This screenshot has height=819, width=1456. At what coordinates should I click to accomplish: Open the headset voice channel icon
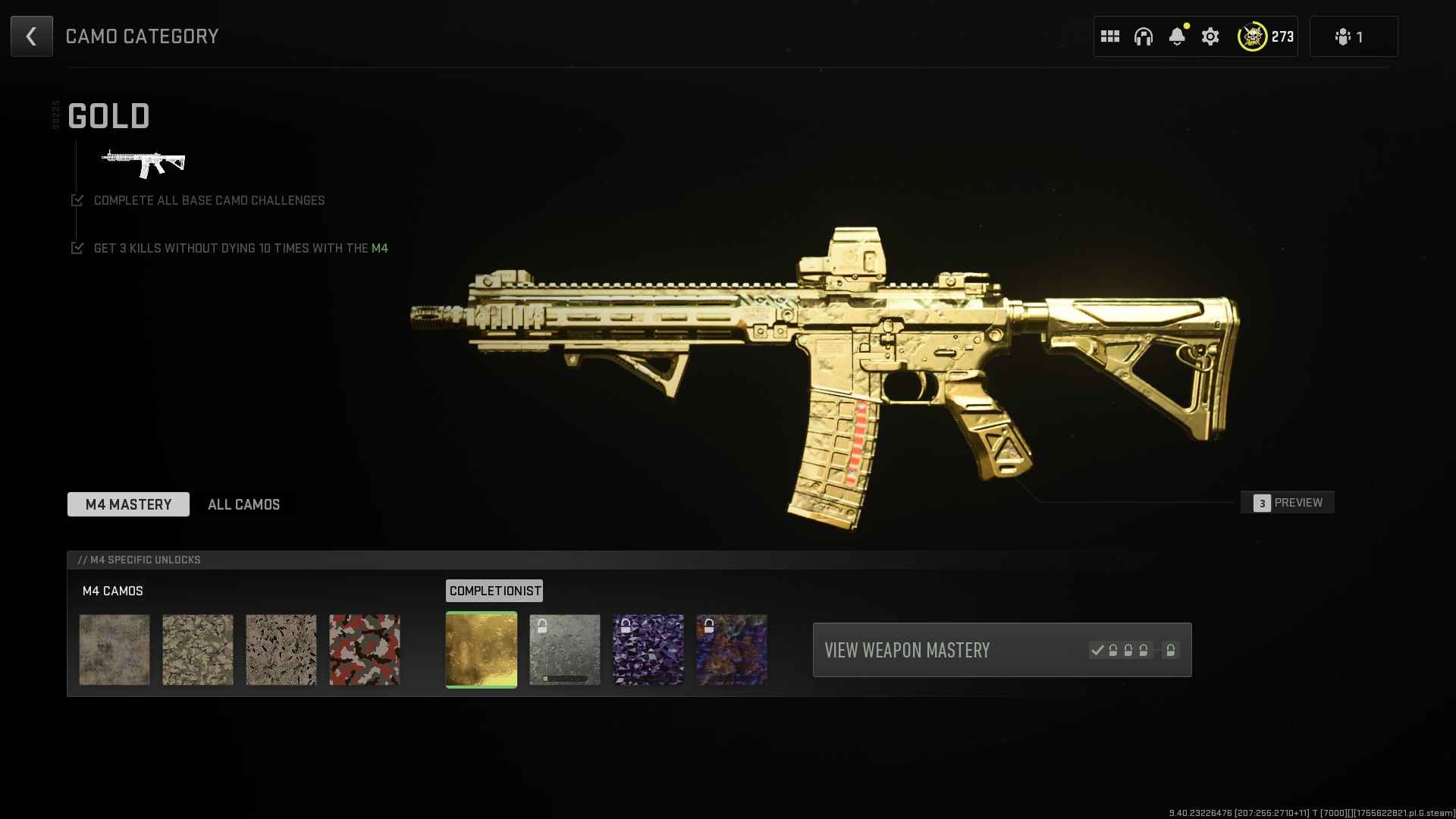click(x=1144, y=36)
